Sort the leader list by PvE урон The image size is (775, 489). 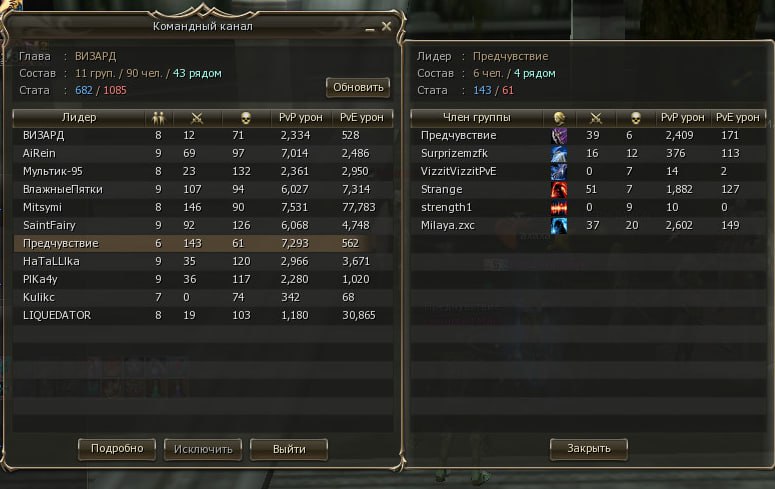361,117
